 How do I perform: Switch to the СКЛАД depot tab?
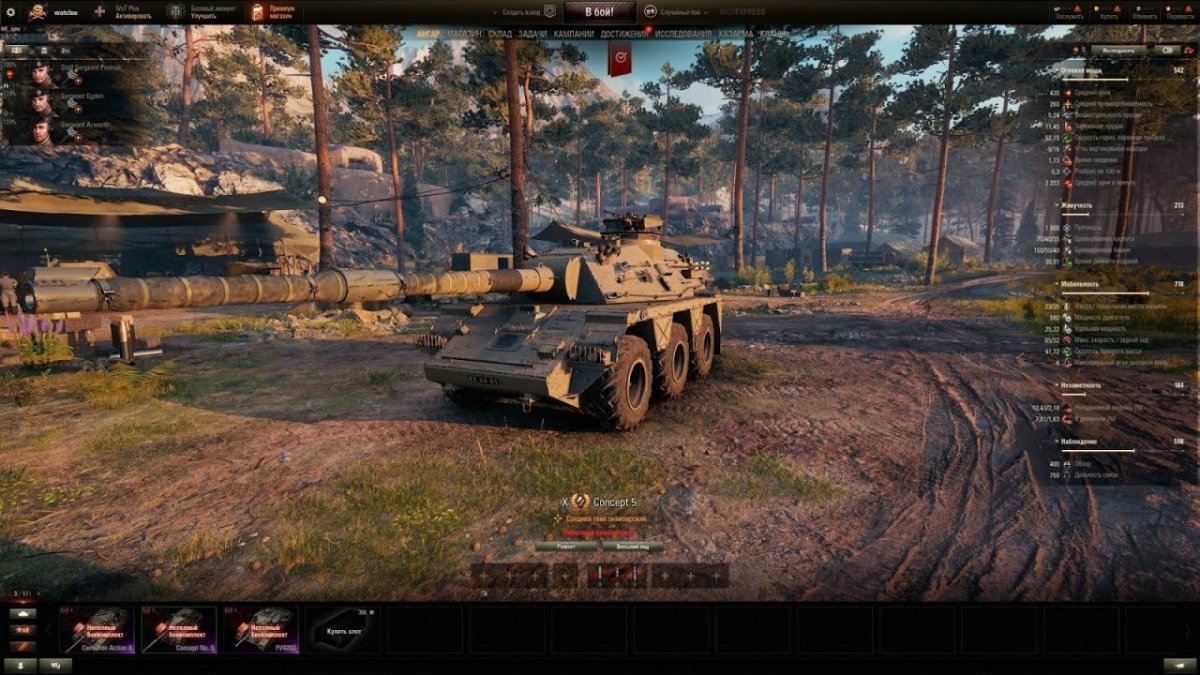[x=500, y=34]
